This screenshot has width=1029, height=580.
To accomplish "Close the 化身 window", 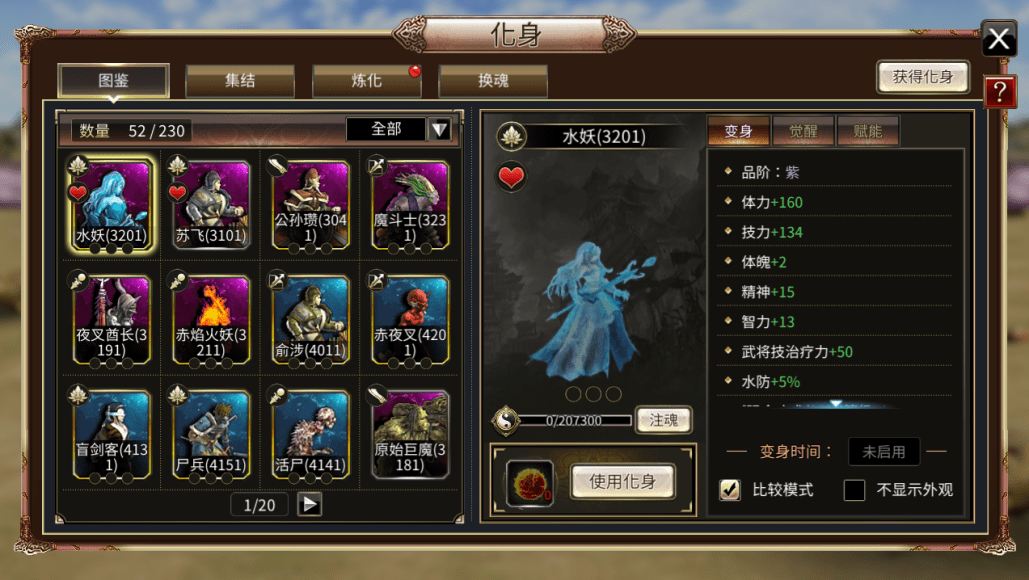I will tap(998, 40).
